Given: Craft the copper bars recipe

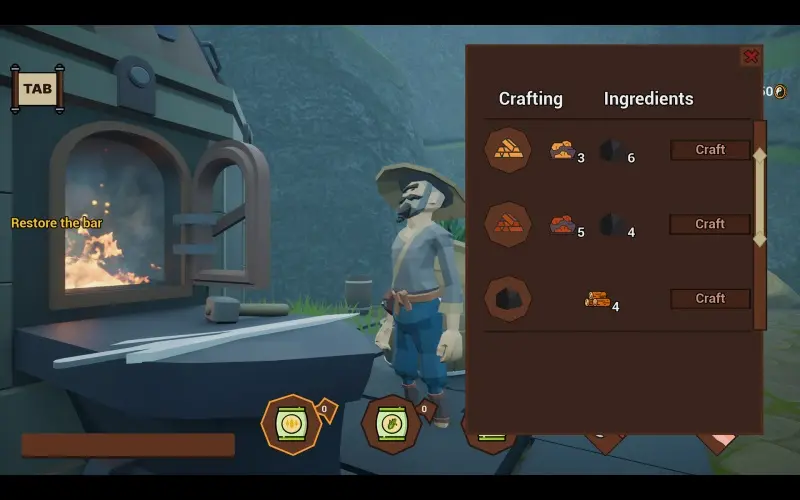Looking at the screenshot, I should (710, 224).
